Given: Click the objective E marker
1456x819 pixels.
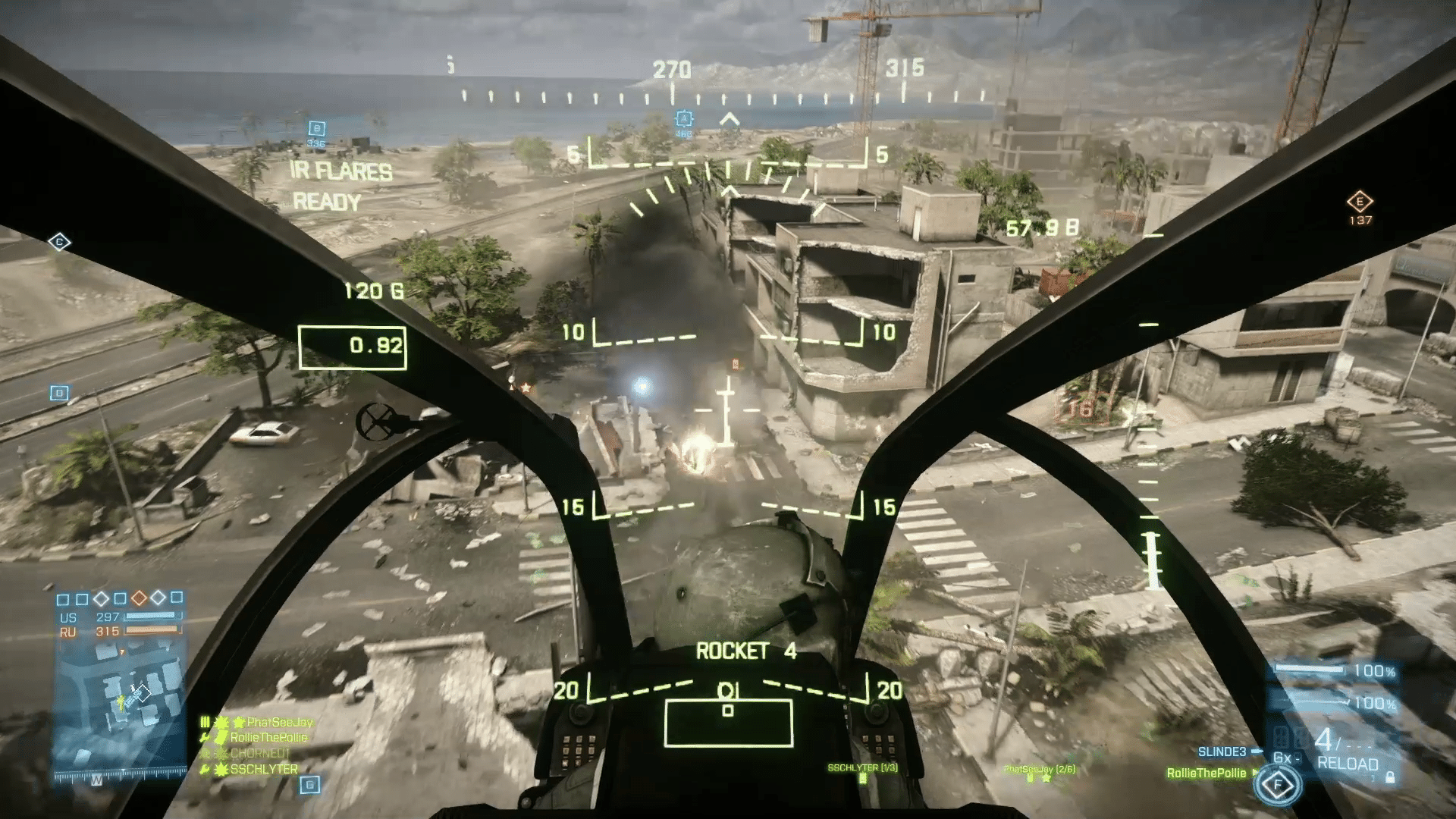Looking at the screenshot, I should pos(1360,202).
